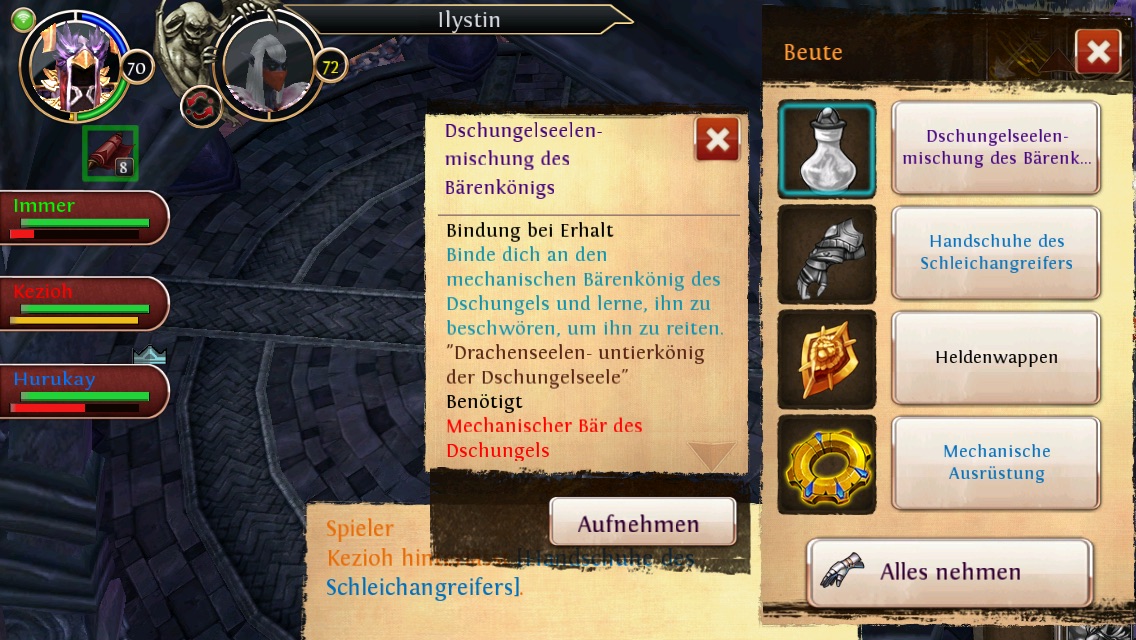Choose the Heldenwappen loot entry
The height and width of the screenshot is (640, 1136).
coord(996,357)
